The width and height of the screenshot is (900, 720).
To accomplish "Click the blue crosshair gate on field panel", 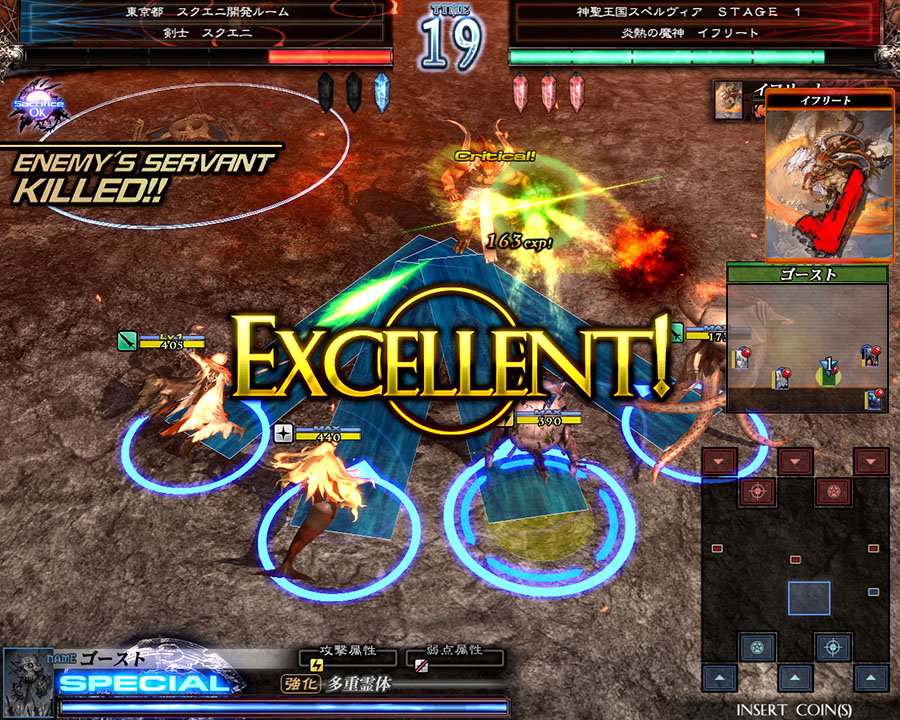I will [832, 646].
